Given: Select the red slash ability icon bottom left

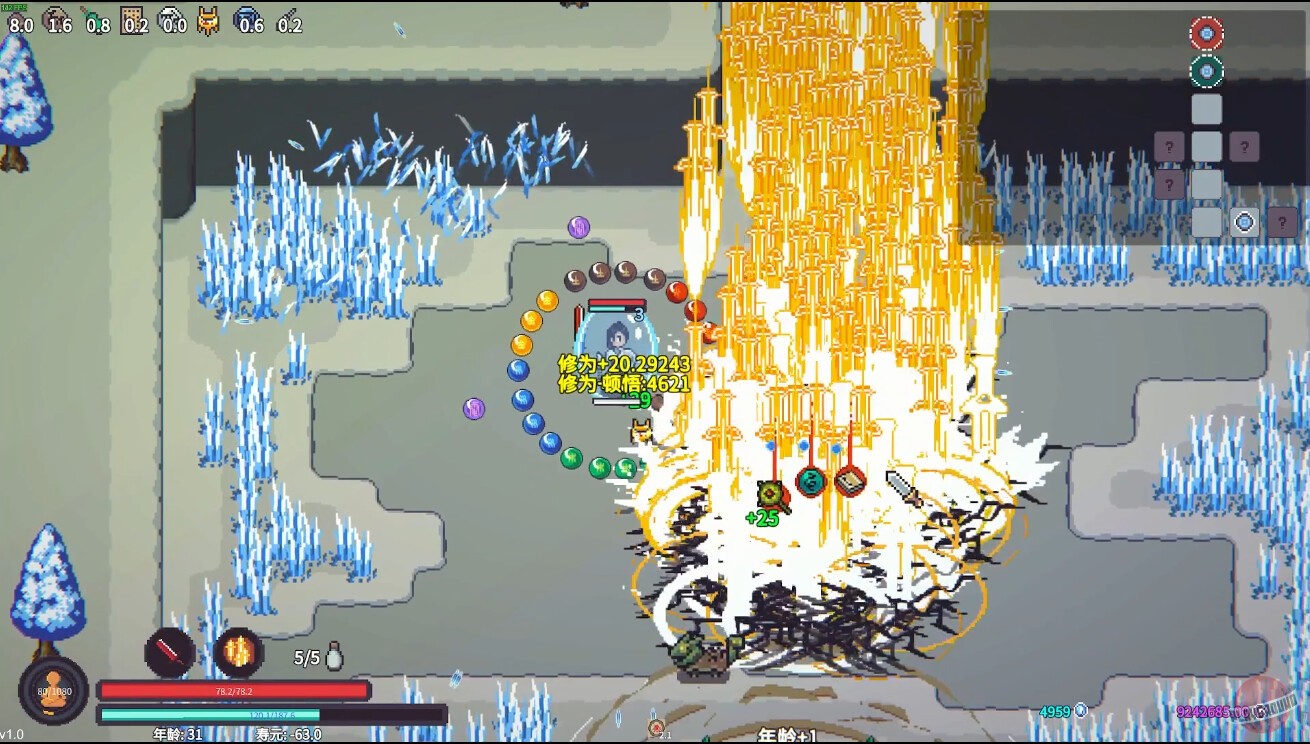Looking at the screenshot, I should pyautogui.click(x=169, y=652).
